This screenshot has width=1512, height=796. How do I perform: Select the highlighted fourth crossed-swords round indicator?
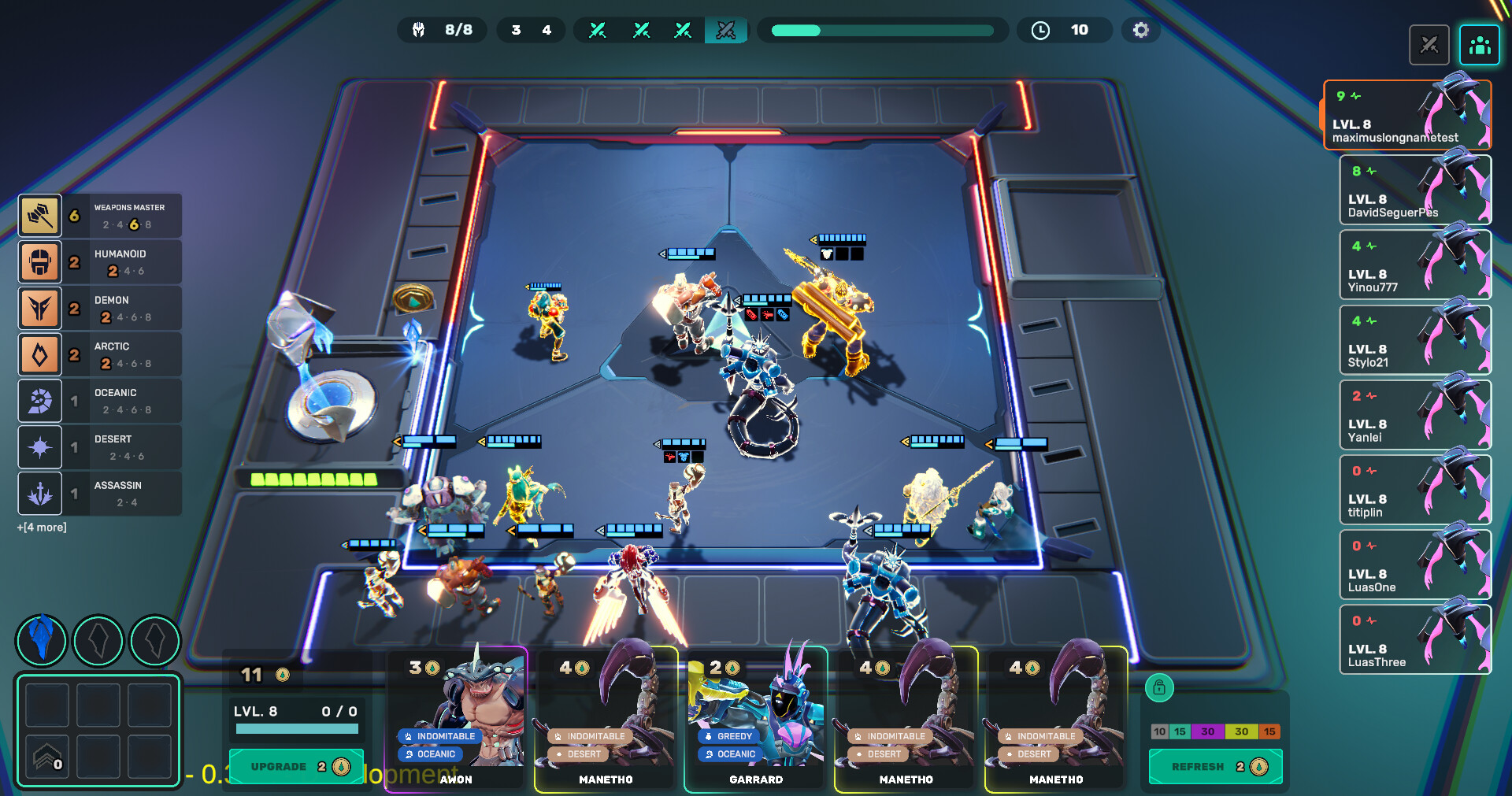tap(725, 30)
